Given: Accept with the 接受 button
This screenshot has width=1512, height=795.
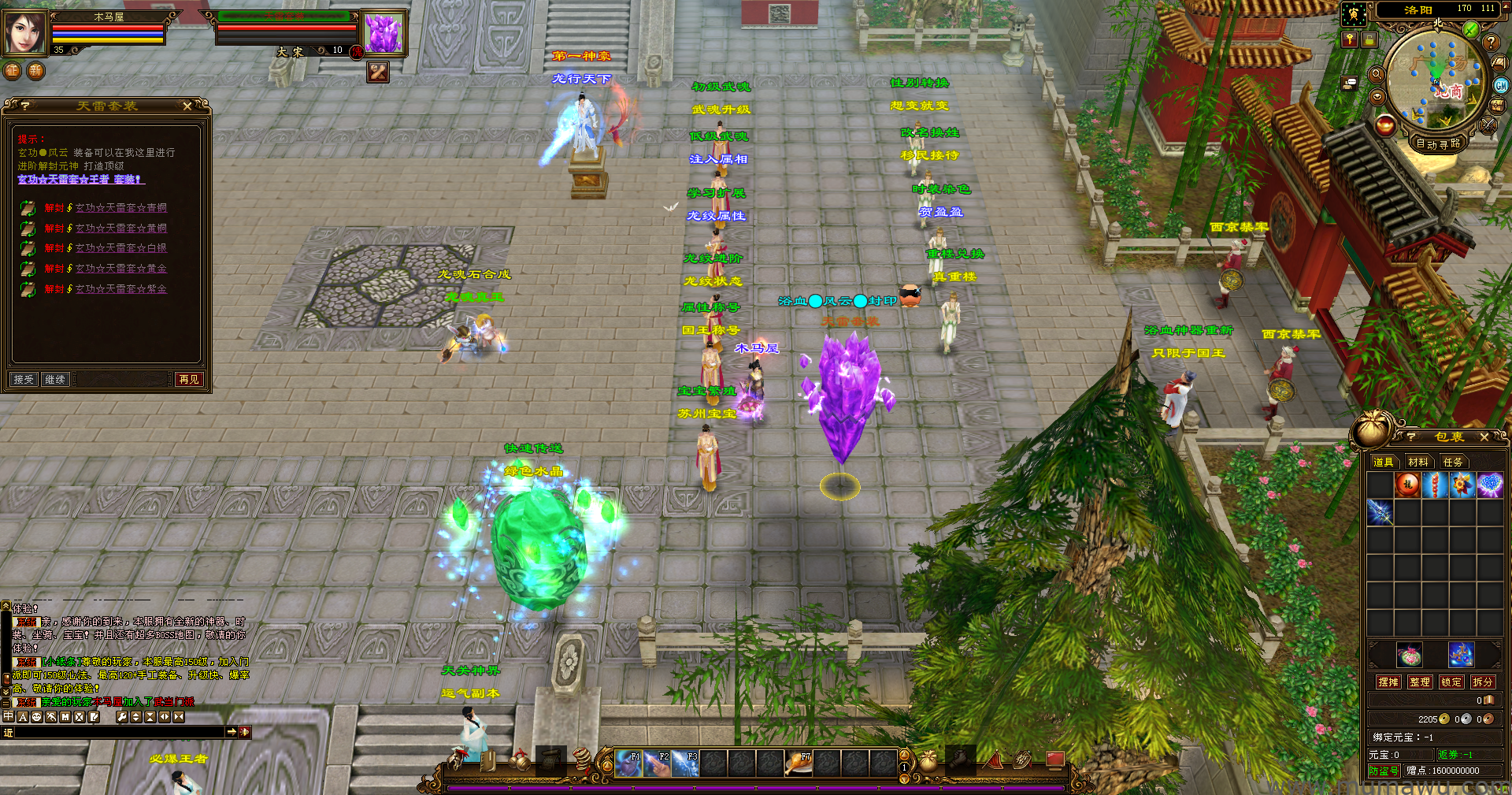Looking at the screenshot, I should coord(24,380).
